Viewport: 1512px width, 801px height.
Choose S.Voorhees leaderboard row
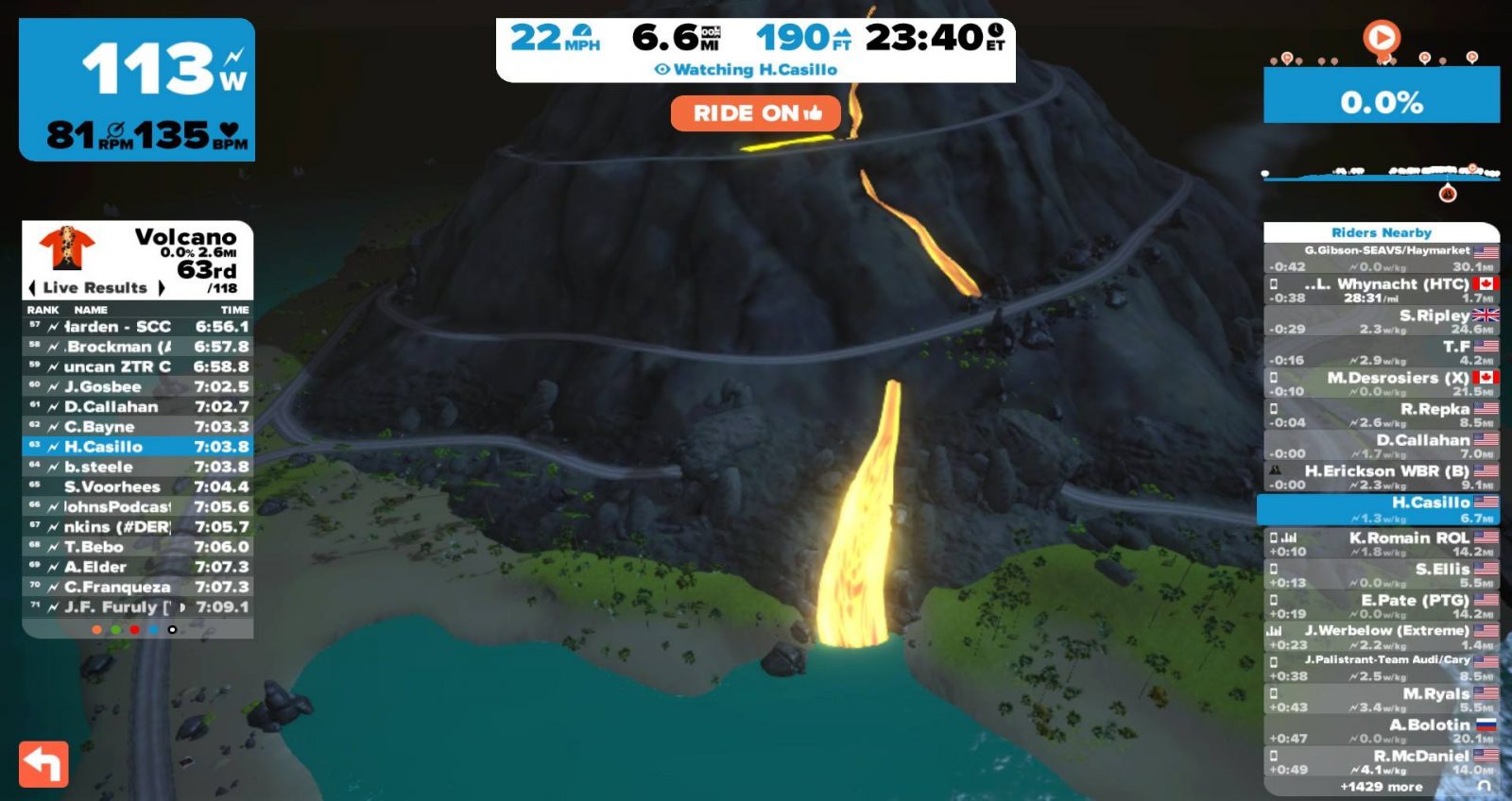coord(138,486)
